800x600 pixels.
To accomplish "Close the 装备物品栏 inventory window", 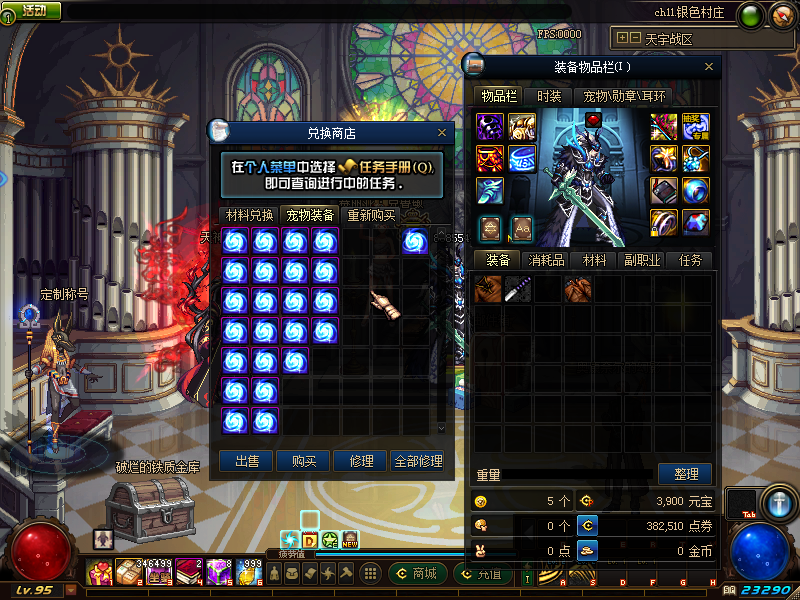I will coord(710,67).
